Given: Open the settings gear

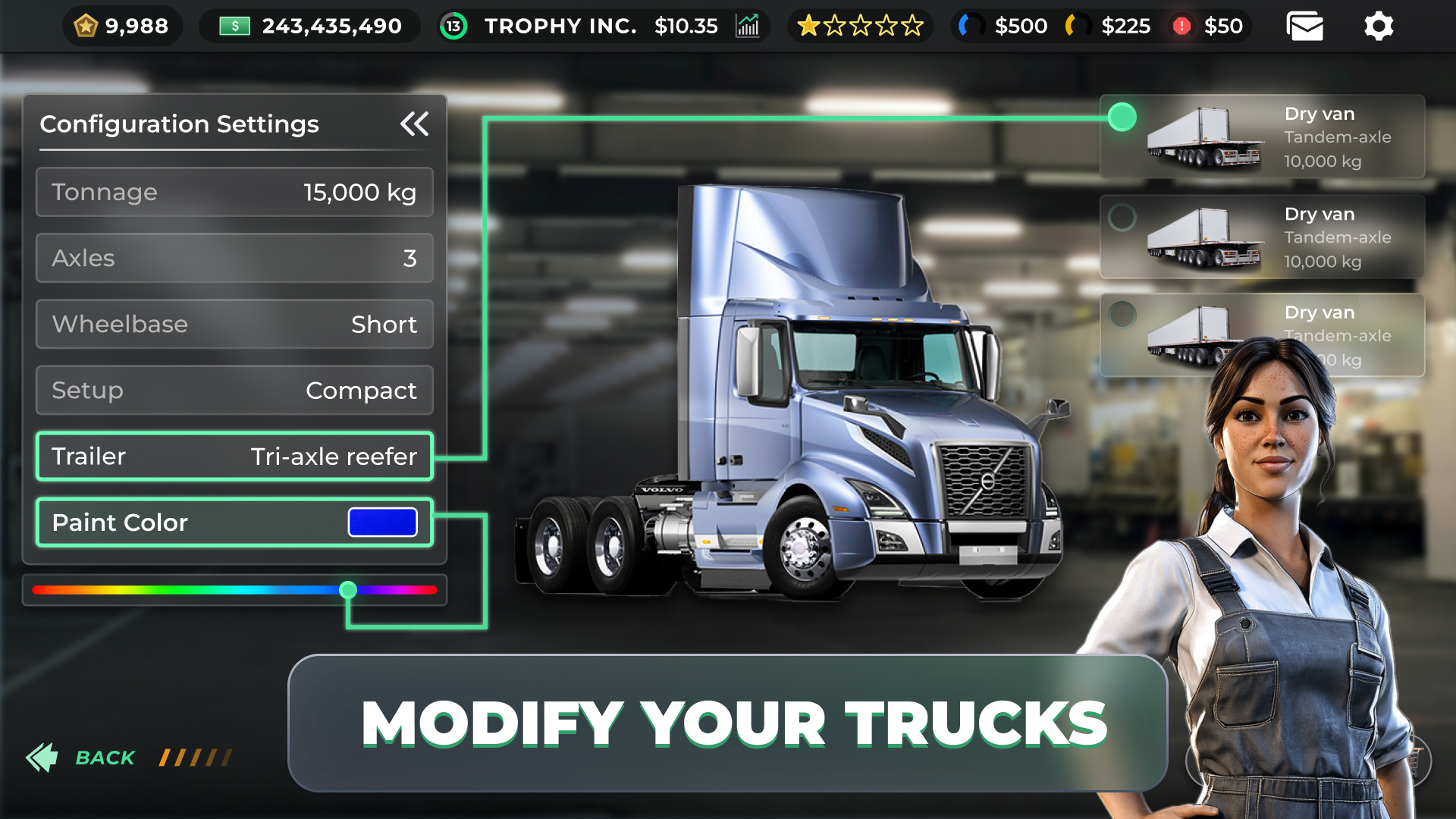Looking at the screenshot, I should (x=1378, y=25).
